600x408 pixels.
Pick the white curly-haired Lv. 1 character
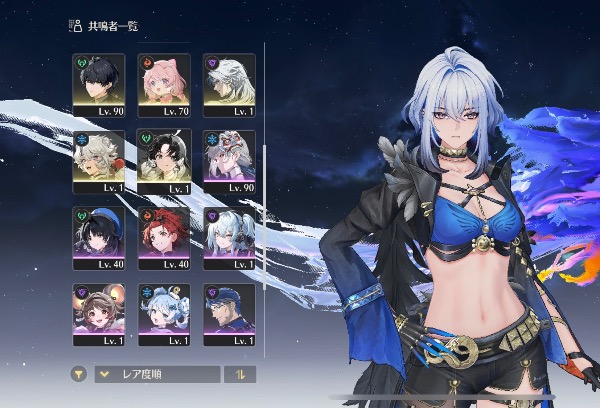point(99,158)
